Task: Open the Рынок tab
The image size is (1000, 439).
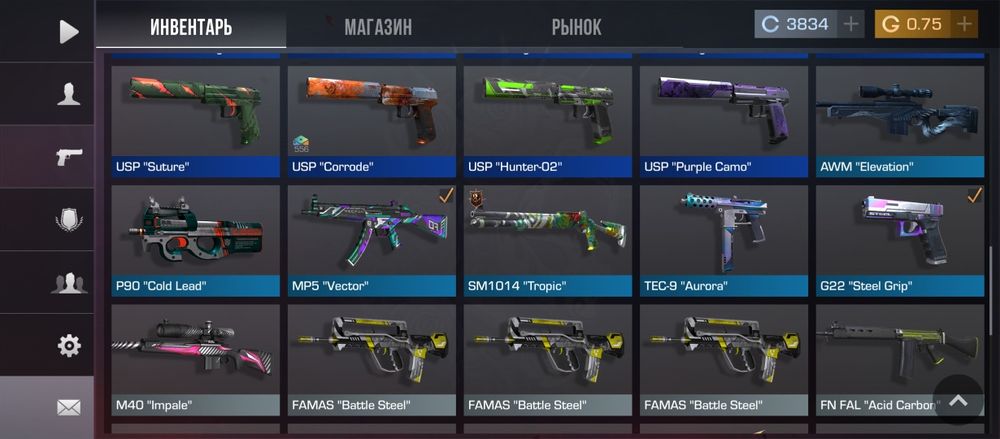Action: point(576,27)
